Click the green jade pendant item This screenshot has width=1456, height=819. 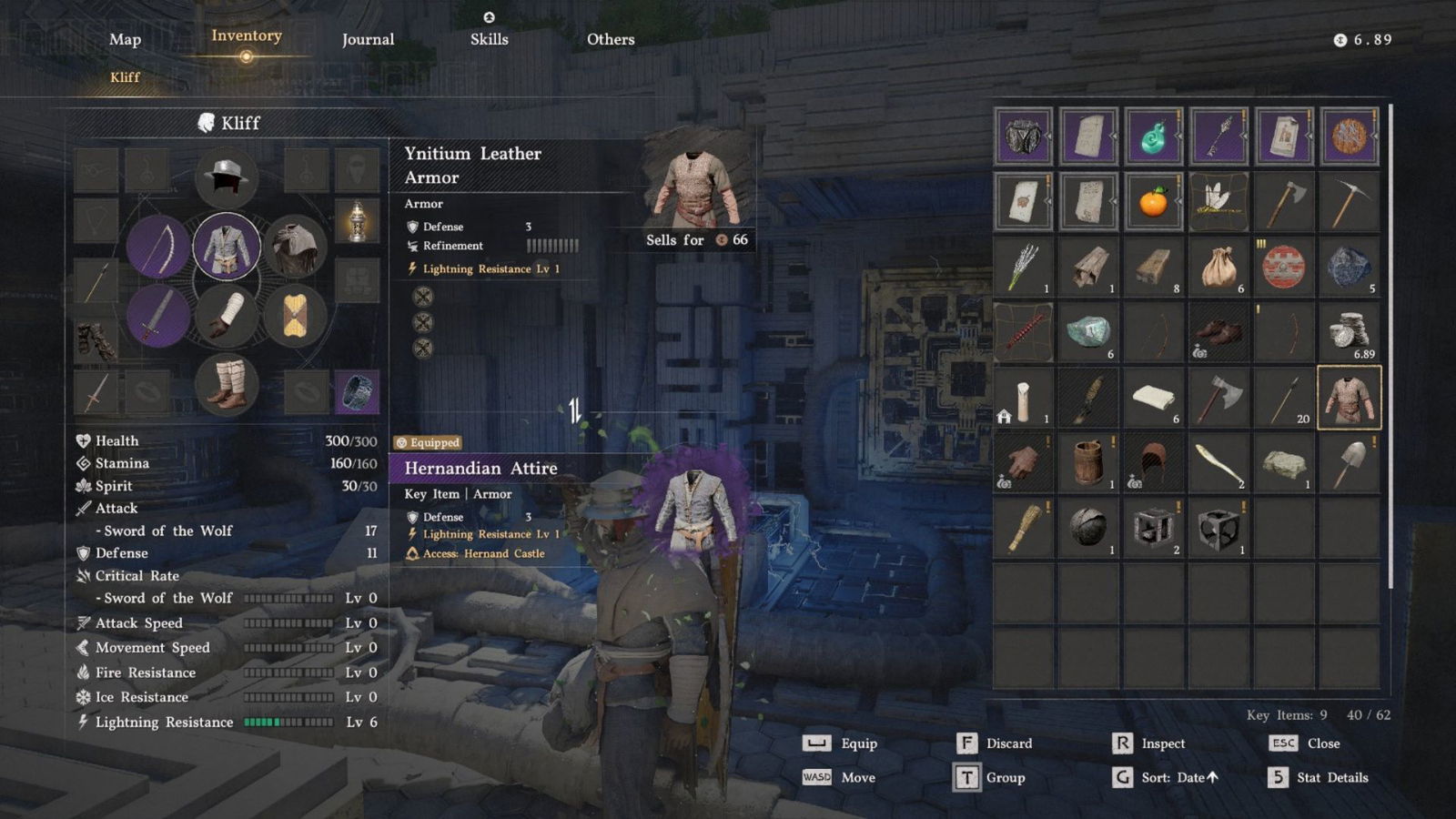(x=1153, y=136)
